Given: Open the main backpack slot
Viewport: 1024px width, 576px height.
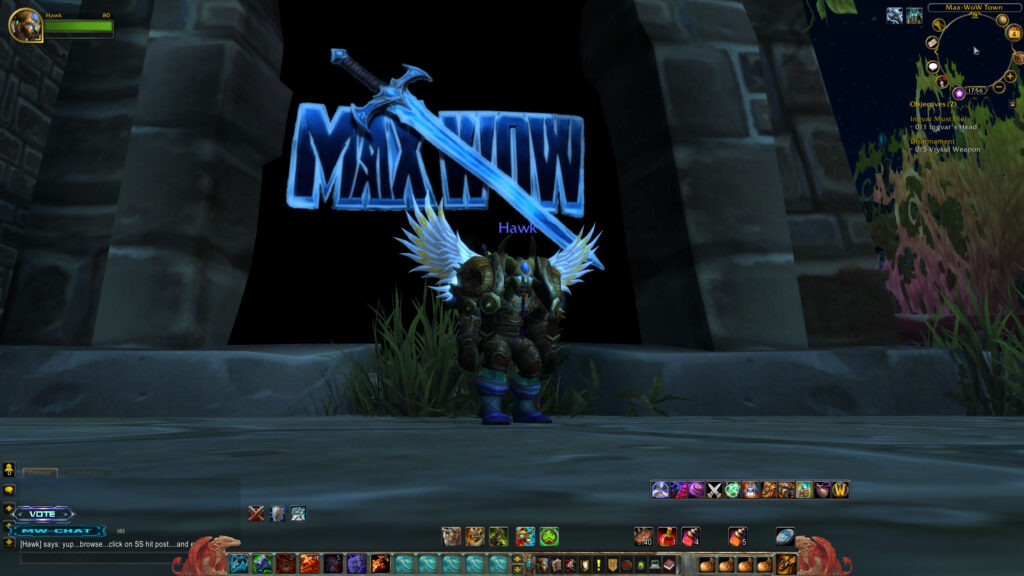Looking at the screenshot, I should pyautogui.click(x=787, y=564).
